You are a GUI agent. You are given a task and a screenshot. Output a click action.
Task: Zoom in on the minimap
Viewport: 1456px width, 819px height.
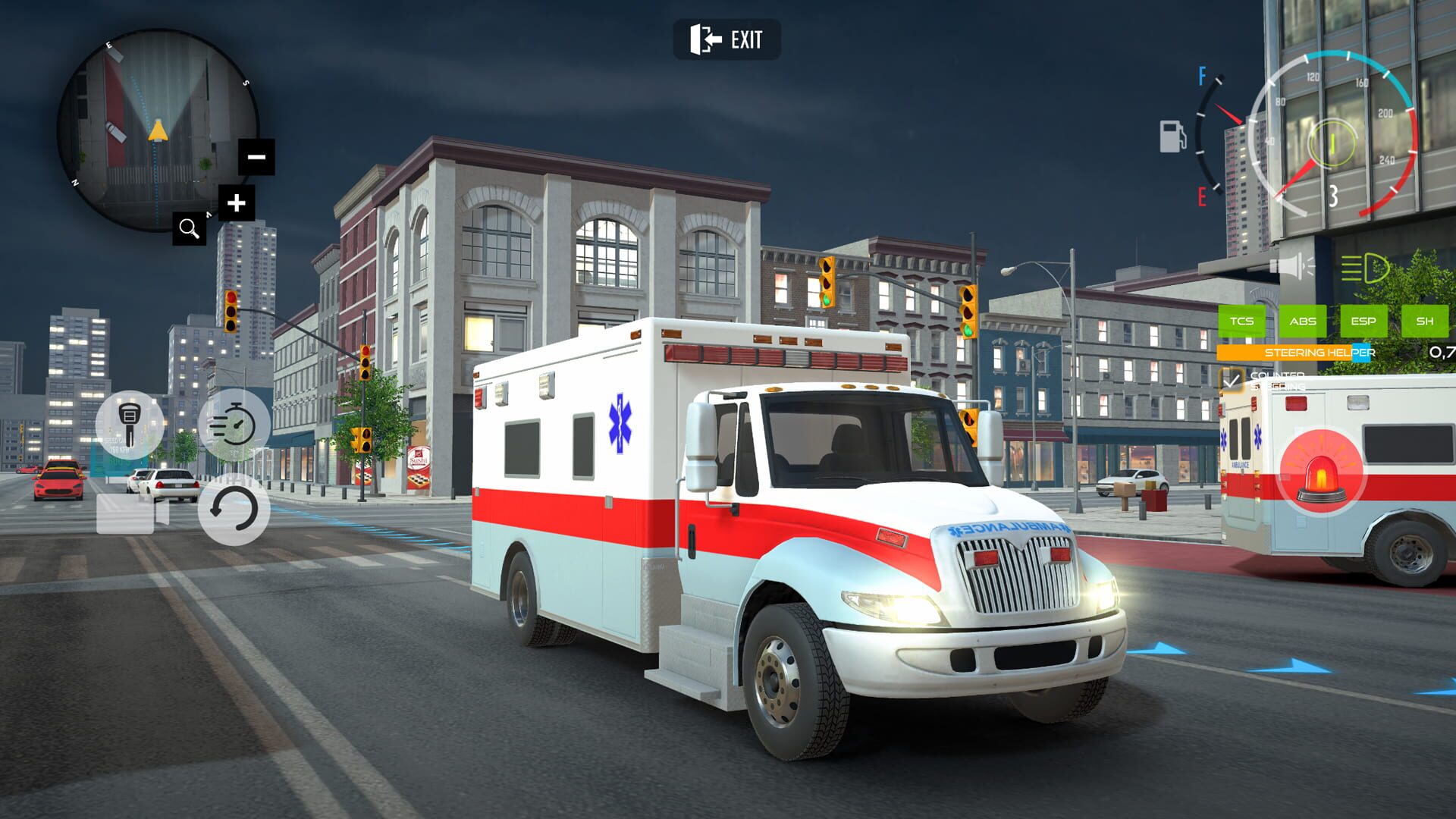[237, 202]
